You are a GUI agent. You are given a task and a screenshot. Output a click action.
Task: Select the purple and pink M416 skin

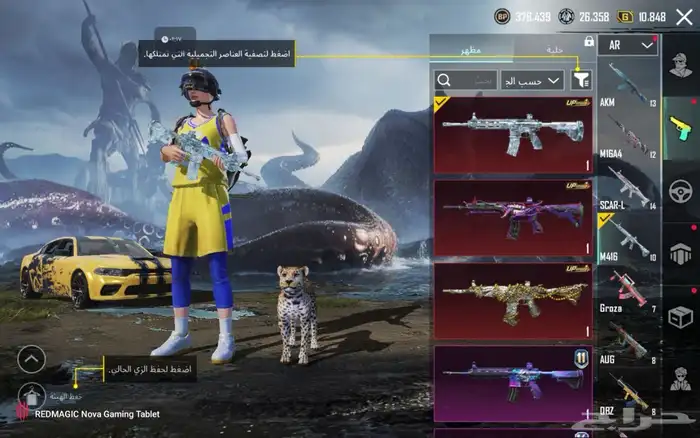513,218
